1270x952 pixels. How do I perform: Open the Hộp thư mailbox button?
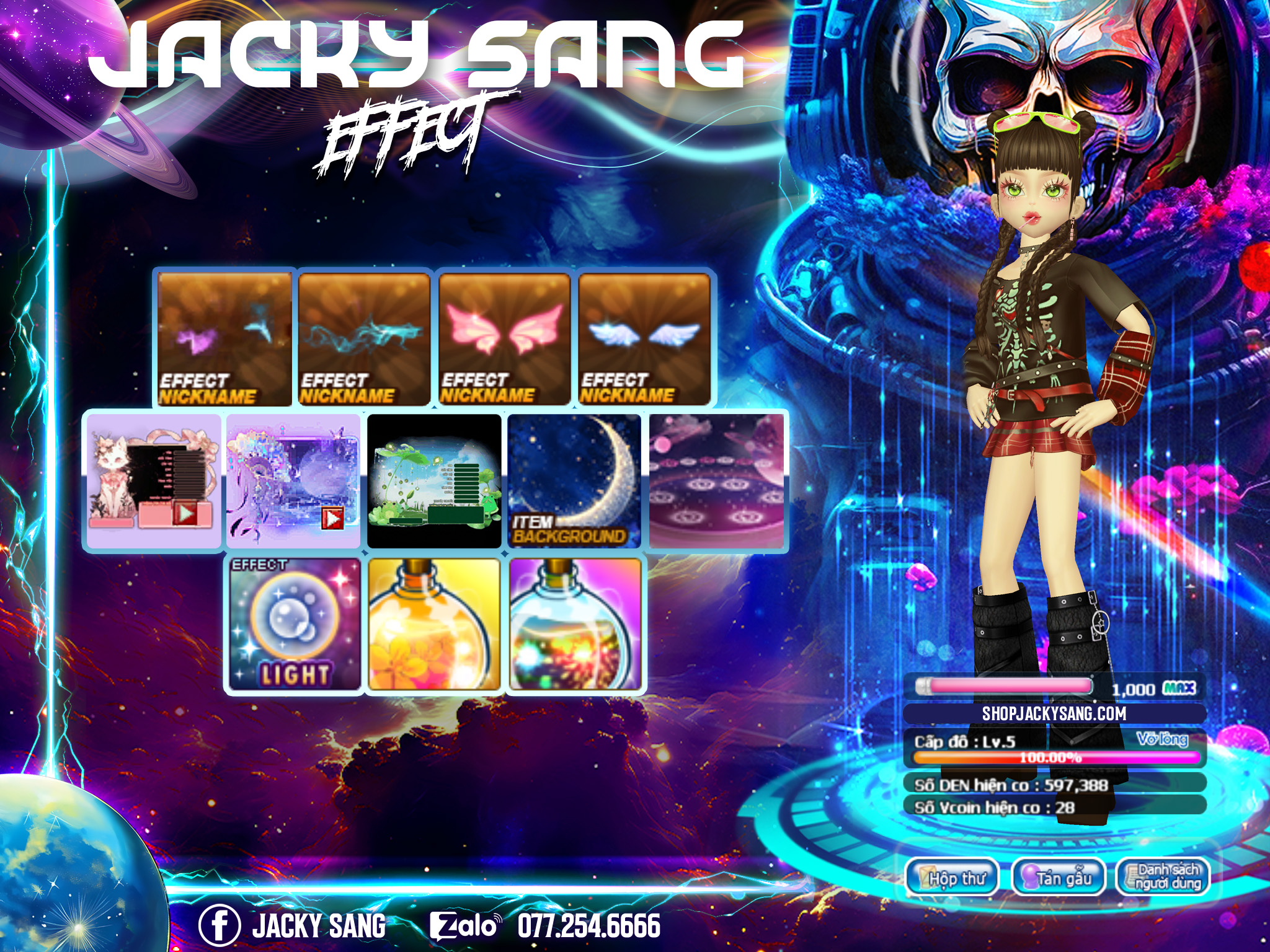point(952,877)
